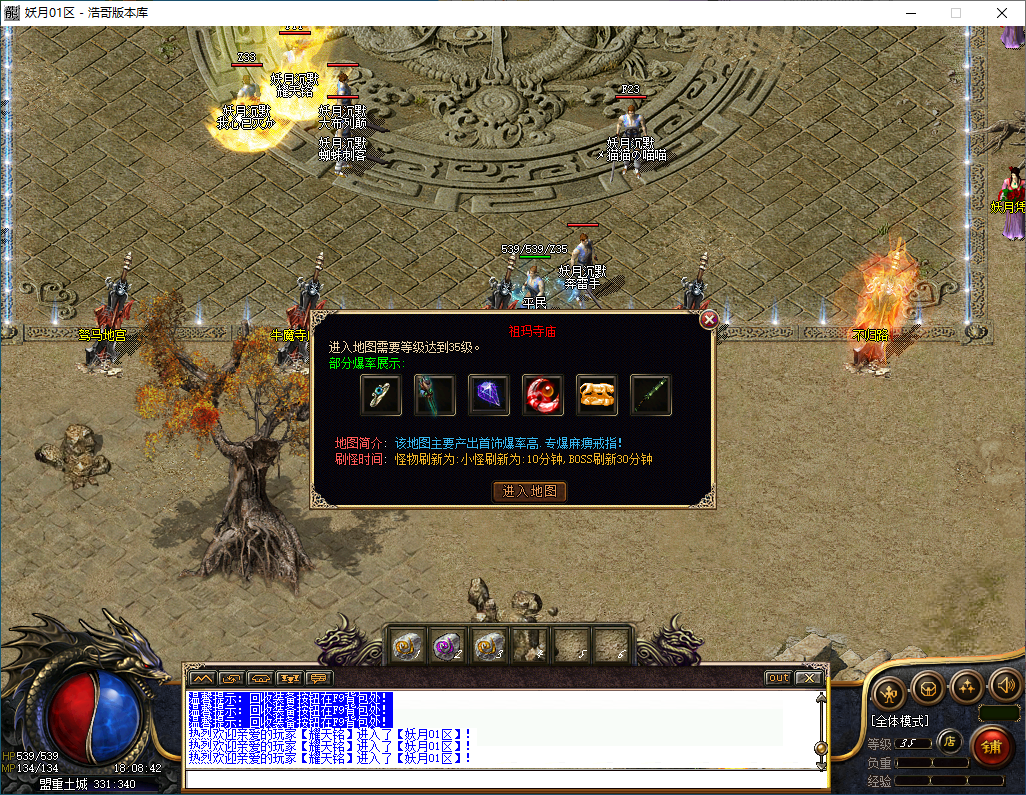Select the red crescent drop icon
Screen dimensions: 1026x795
pos(543,395)
